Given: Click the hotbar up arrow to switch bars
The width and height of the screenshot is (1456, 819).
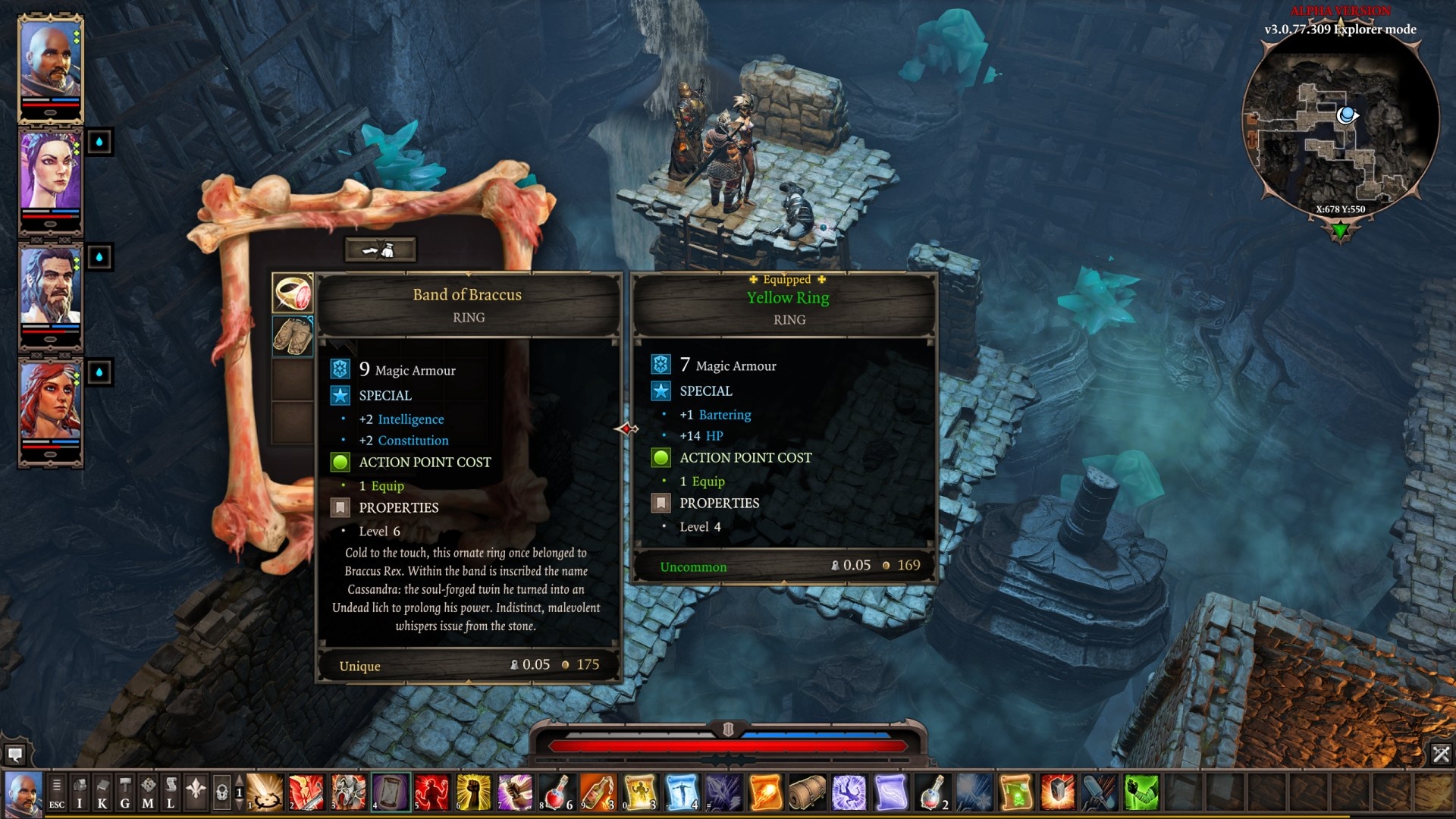Looking at the screenshot, I should click(239, 781).
